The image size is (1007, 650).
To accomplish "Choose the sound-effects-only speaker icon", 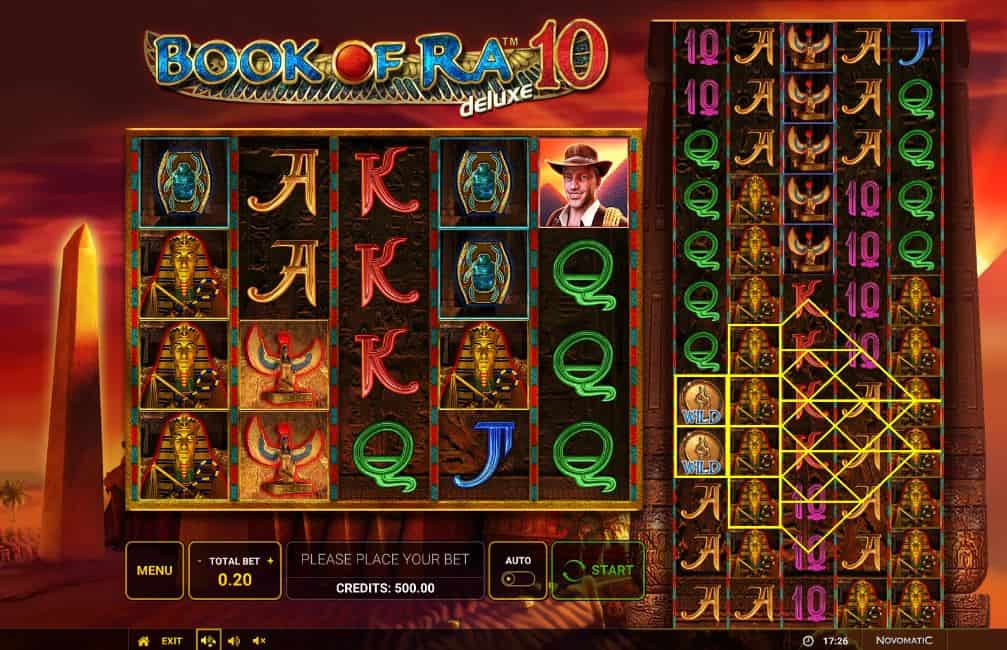I will click(x=233, y=640).
